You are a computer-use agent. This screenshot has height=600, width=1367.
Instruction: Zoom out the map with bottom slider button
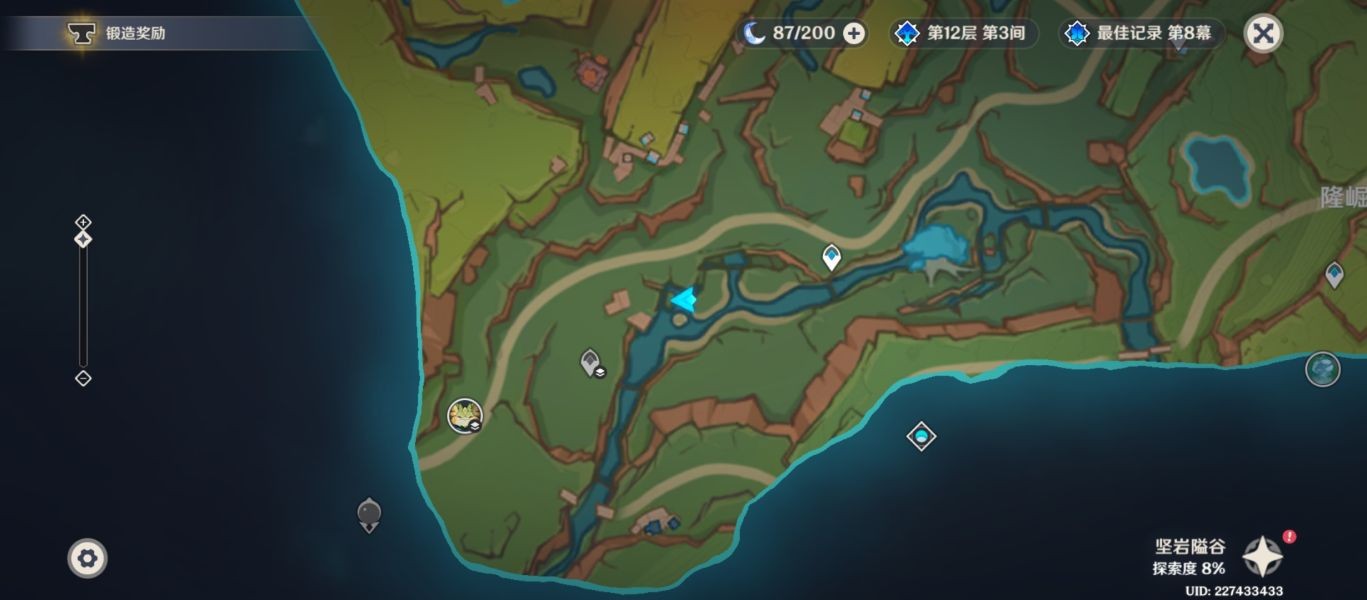[x=83, y=378]
